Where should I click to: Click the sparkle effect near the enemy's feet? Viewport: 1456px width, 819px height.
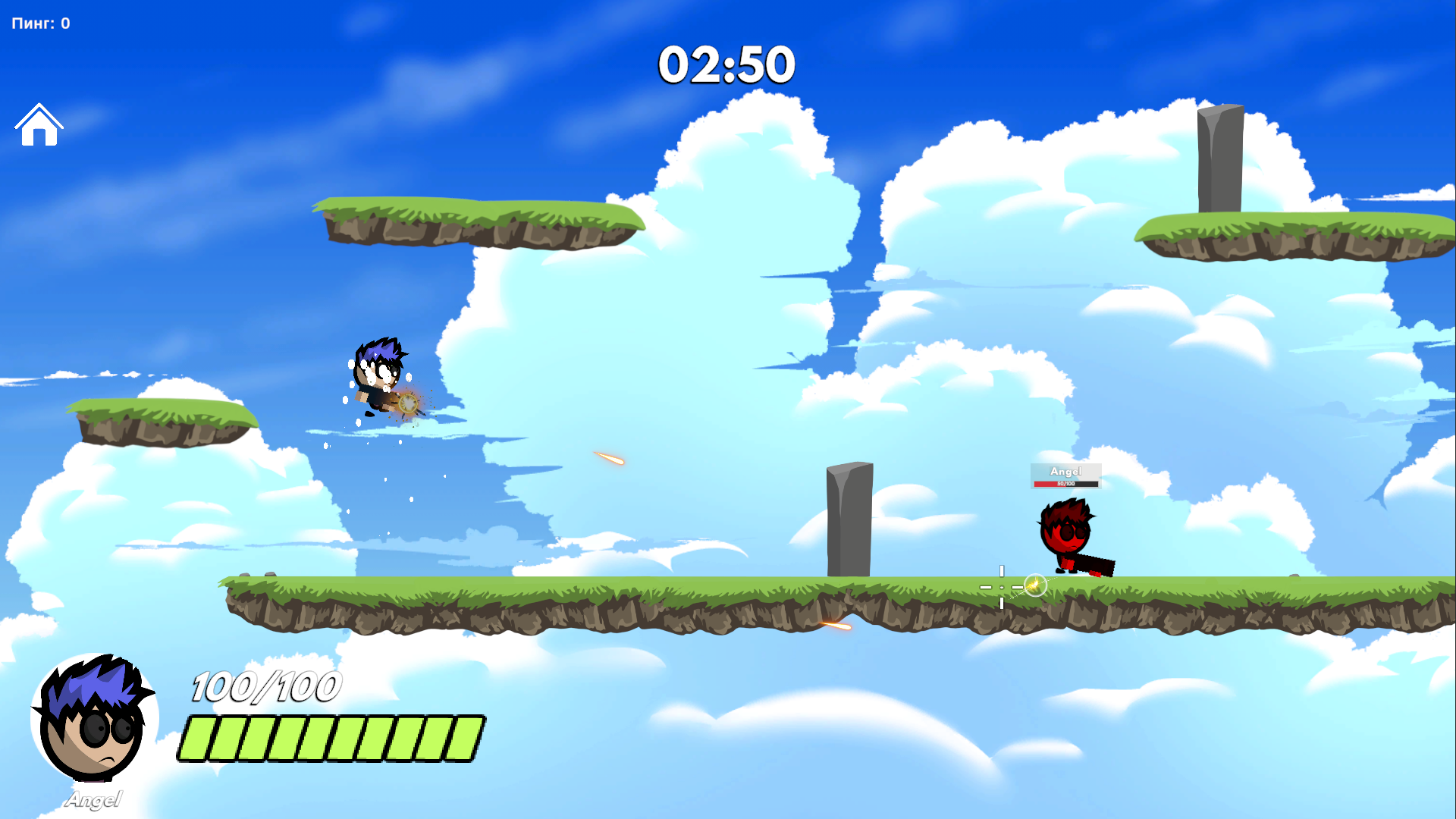pyautogui.click(x=1034, y=585)
